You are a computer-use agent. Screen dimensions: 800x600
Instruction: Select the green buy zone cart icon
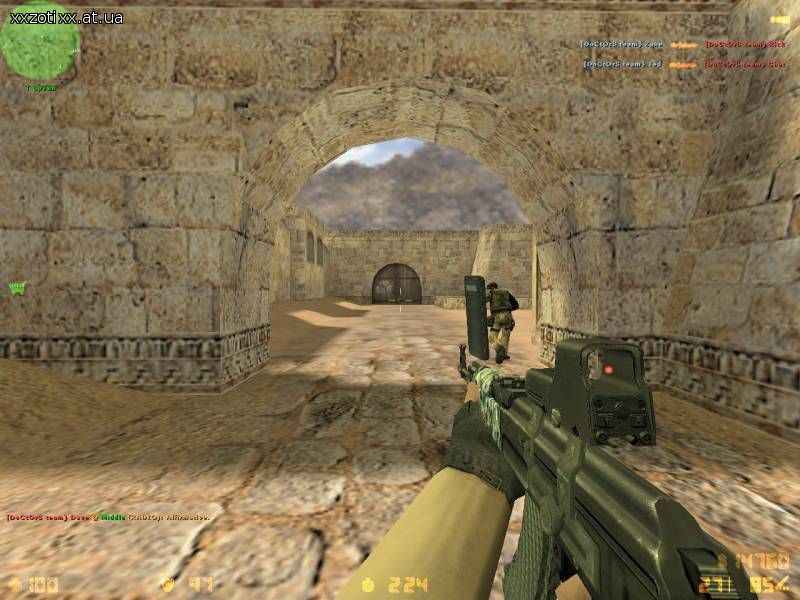coord(16,288)
